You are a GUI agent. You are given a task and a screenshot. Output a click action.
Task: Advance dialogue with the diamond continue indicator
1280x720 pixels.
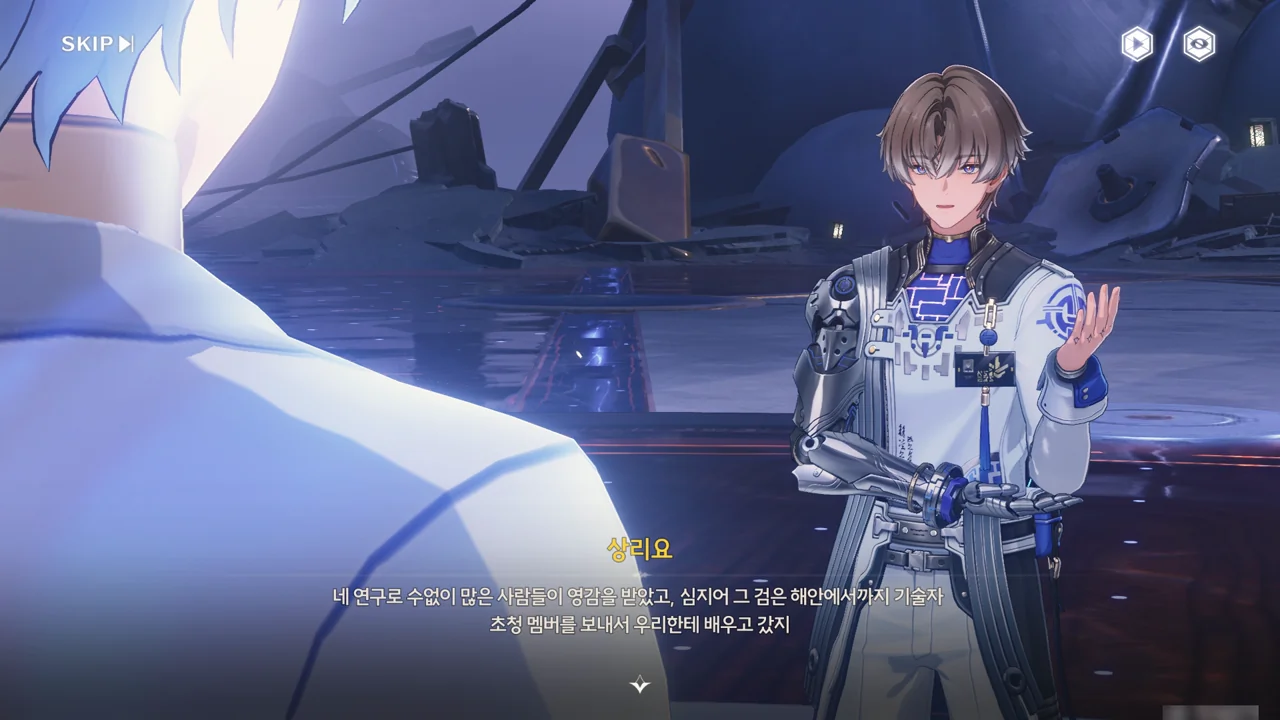coord(640,685)
